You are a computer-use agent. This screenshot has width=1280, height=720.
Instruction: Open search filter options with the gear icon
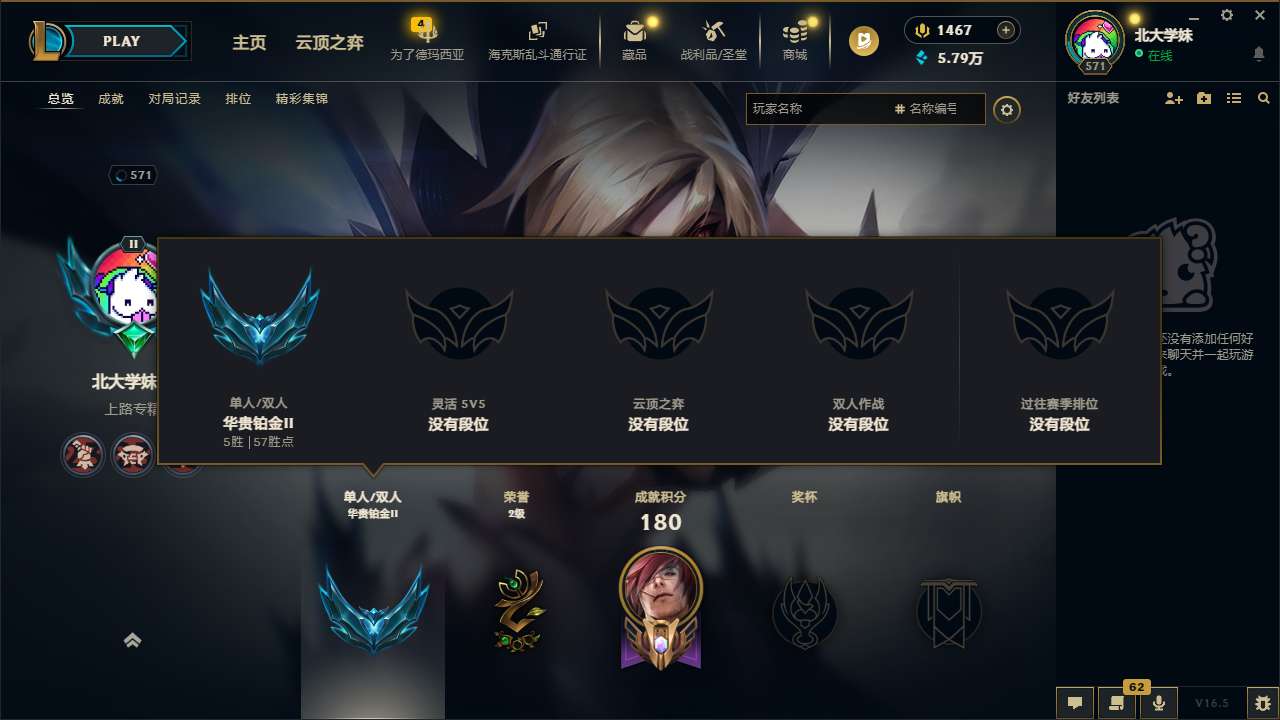[1008, 109]
